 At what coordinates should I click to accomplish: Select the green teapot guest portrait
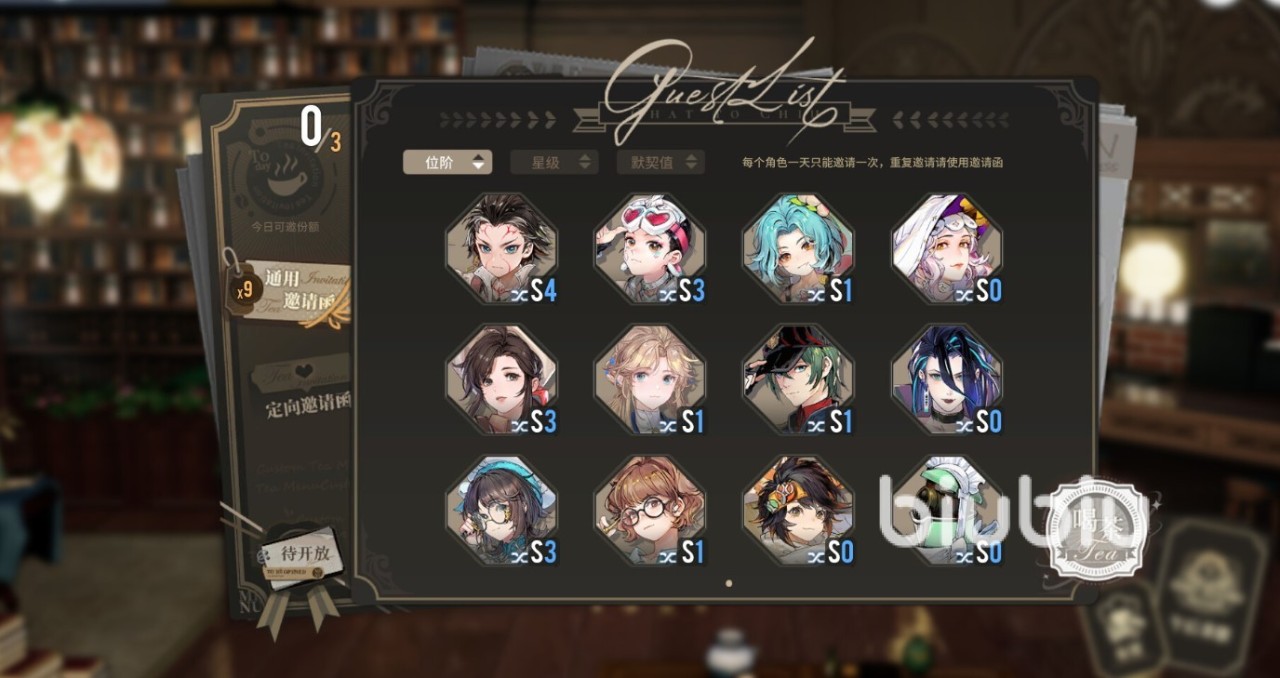pos(946,510)
